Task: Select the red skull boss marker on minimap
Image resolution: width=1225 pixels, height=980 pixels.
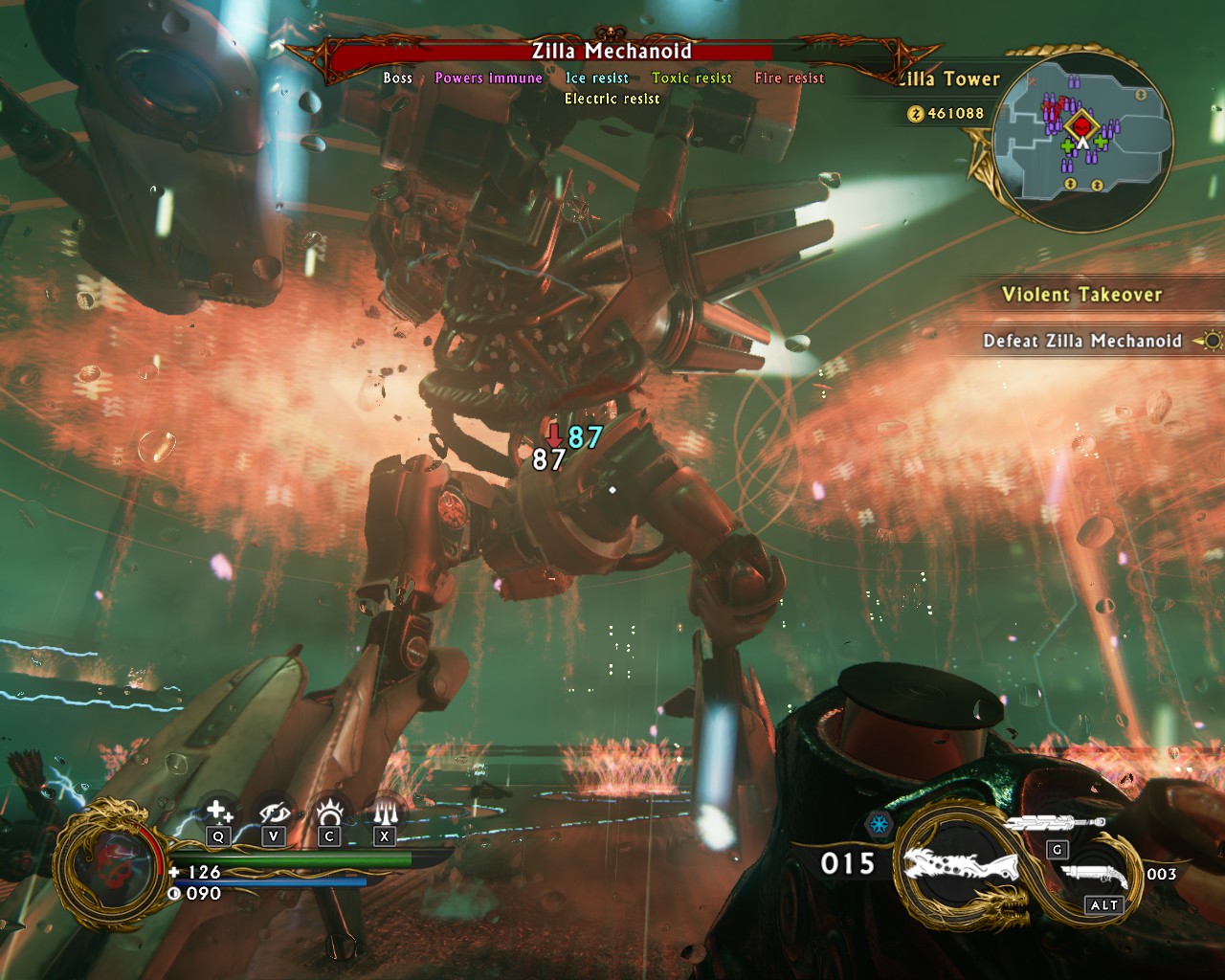Action: point(1081,125)
